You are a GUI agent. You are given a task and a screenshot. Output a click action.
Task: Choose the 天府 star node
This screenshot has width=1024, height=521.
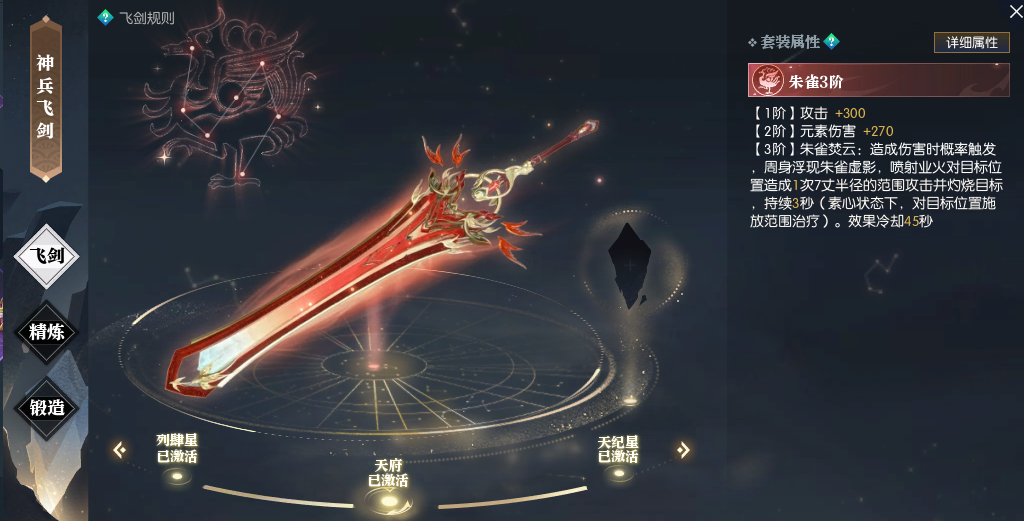[x=388, y=499]
